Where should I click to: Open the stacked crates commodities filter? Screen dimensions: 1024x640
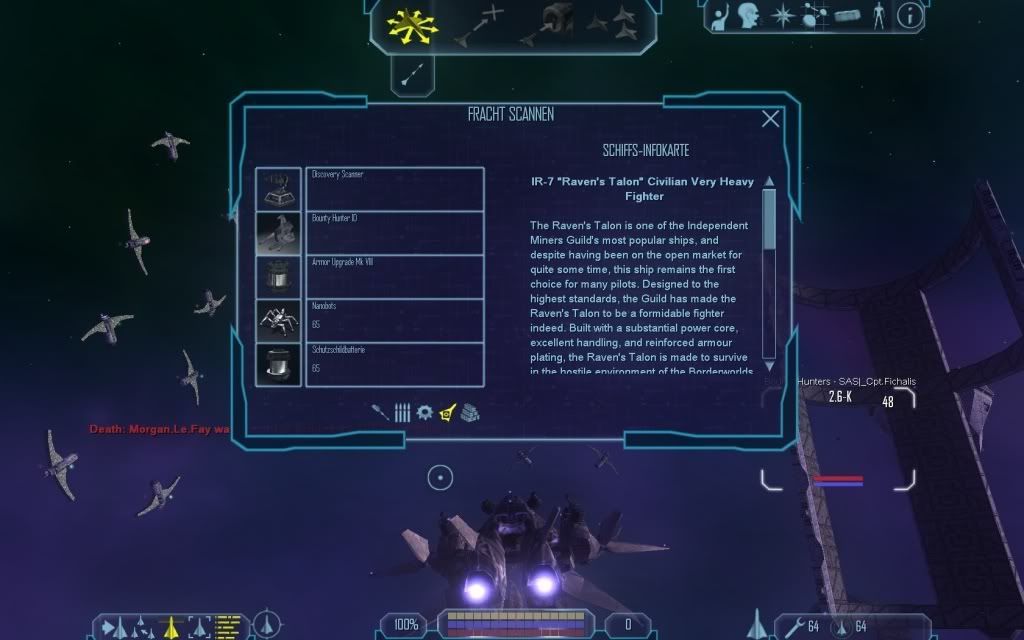pos(470,412)
